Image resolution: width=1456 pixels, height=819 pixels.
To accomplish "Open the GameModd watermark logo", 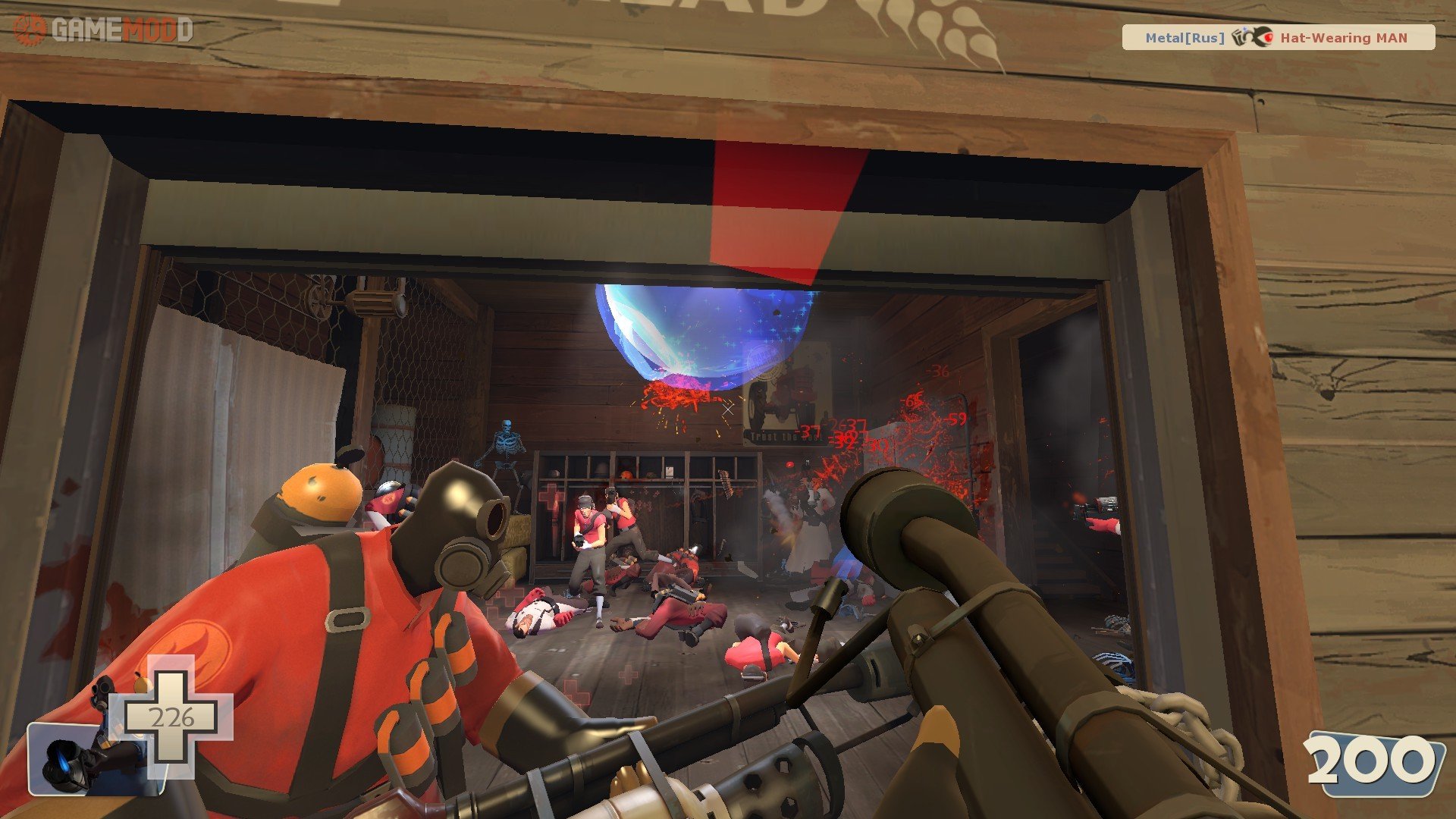I will 104,30.
